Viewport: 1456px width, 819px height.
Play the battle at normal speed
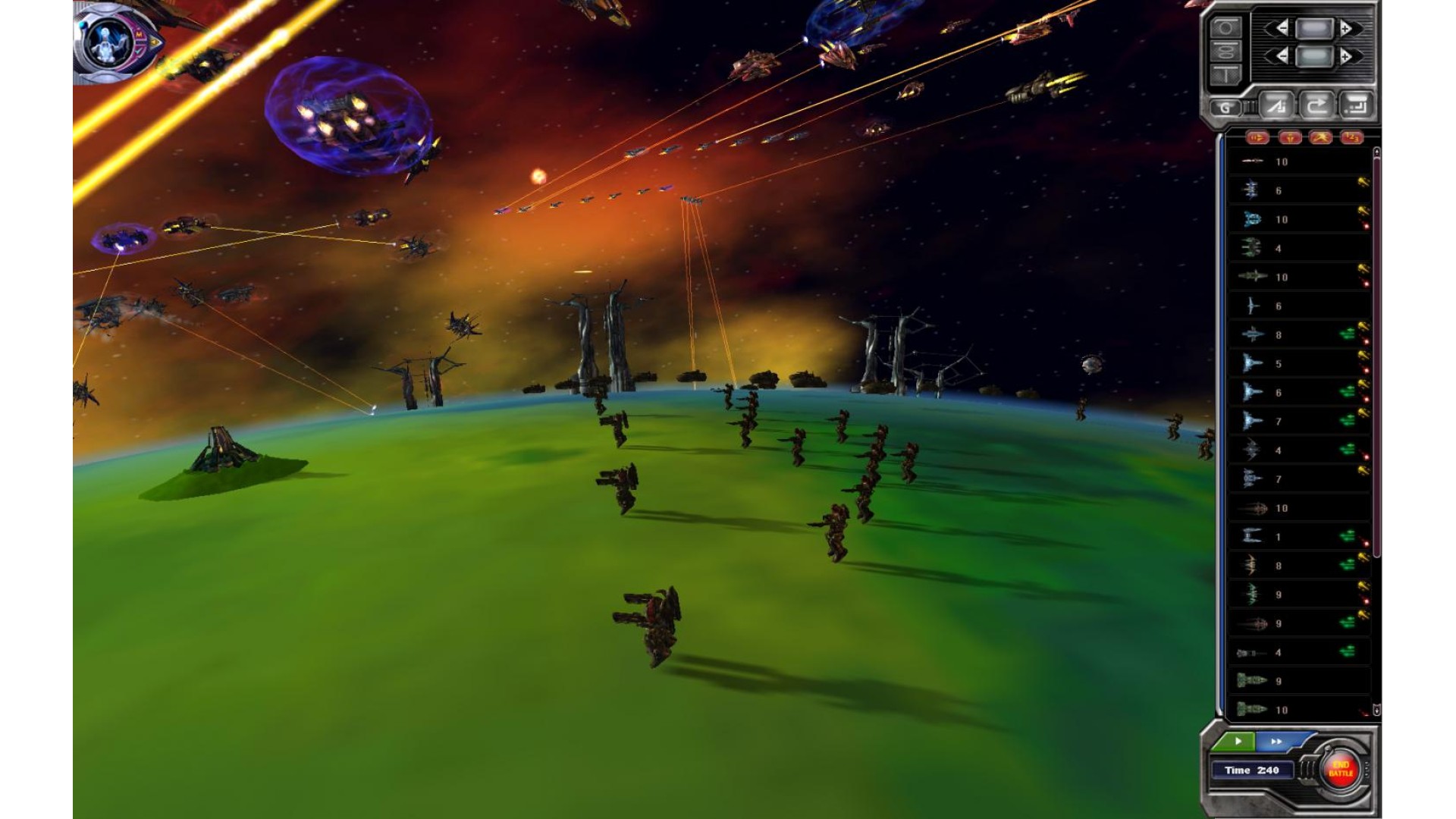coord(1237,741)
